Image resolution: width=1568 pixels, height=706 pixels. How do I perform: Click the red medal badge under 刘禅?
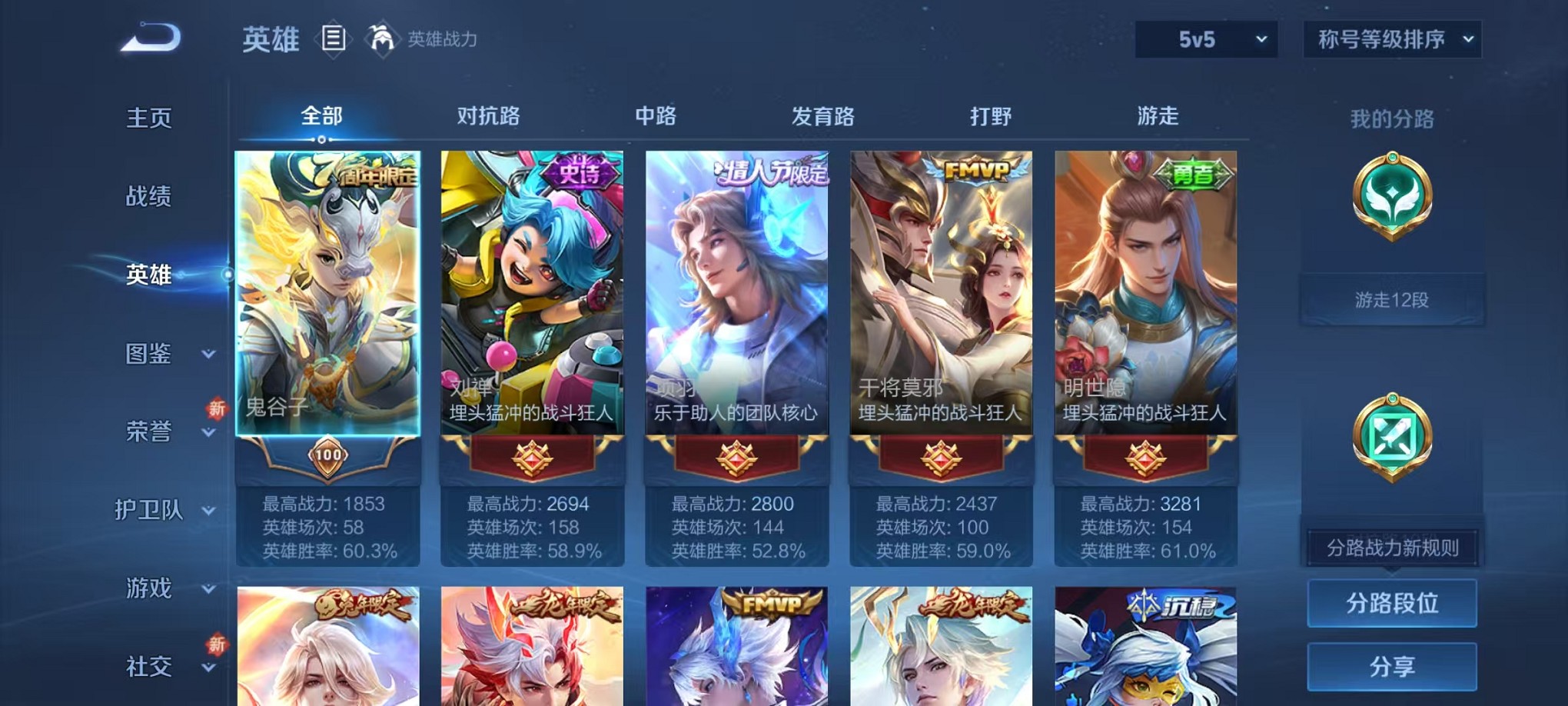530,455
